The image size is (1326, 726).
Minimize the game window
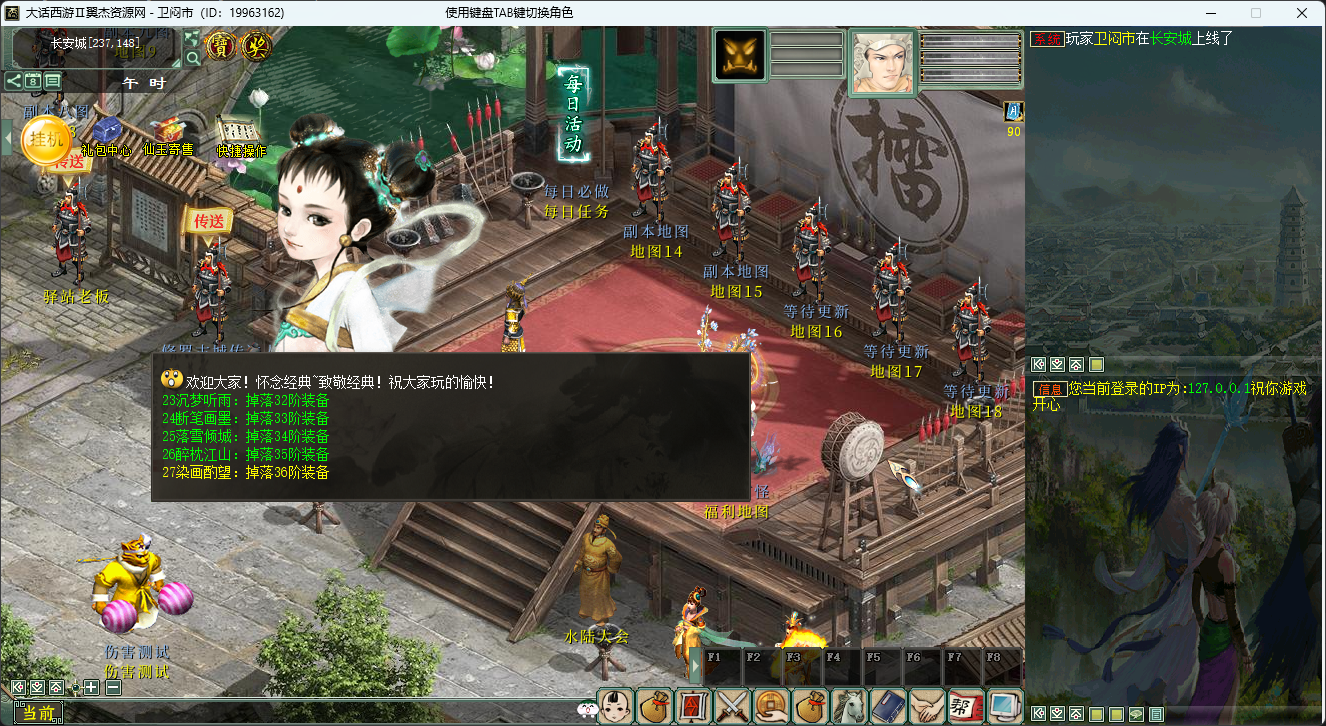pos(1210,13)
